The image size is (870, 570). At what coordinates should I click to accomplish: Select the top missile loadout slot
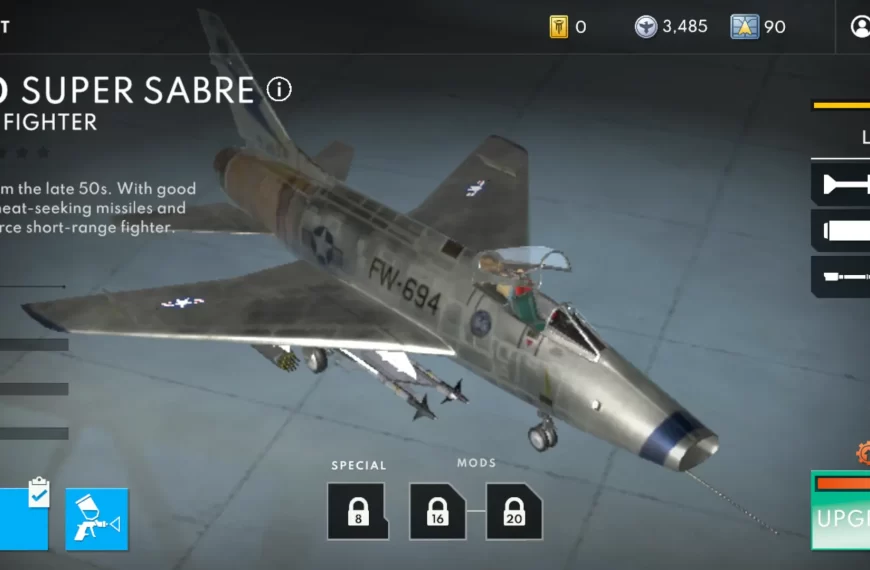(841, 184)
